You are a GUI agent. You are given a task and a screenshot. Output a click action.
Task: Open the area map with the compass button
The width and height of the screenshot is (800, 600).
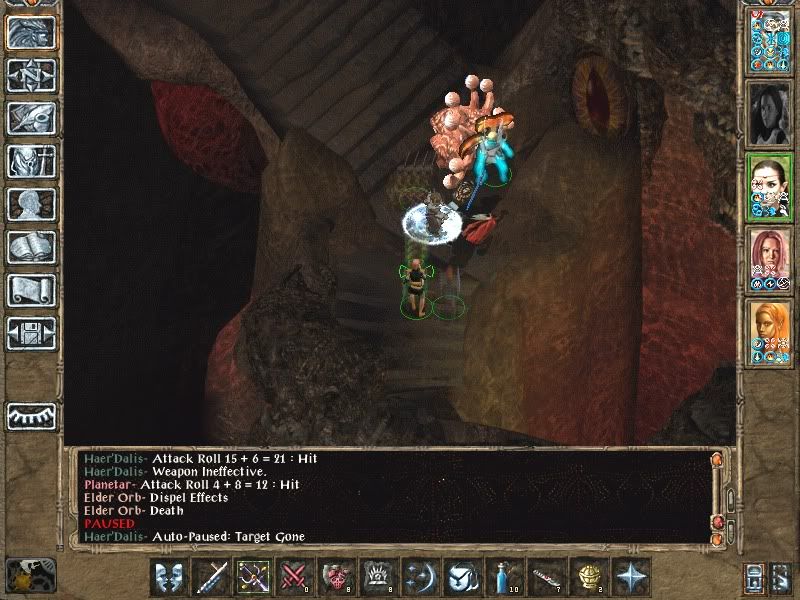coord(30,75)
